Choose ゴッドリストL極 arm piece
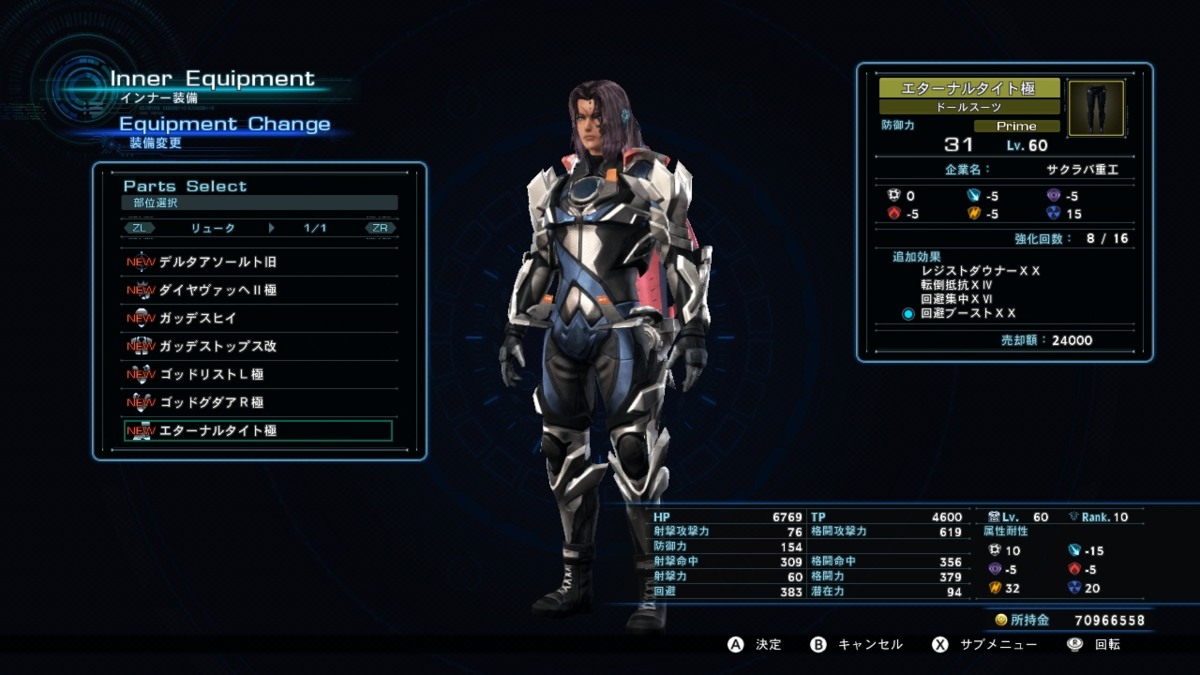 point(258,374)
